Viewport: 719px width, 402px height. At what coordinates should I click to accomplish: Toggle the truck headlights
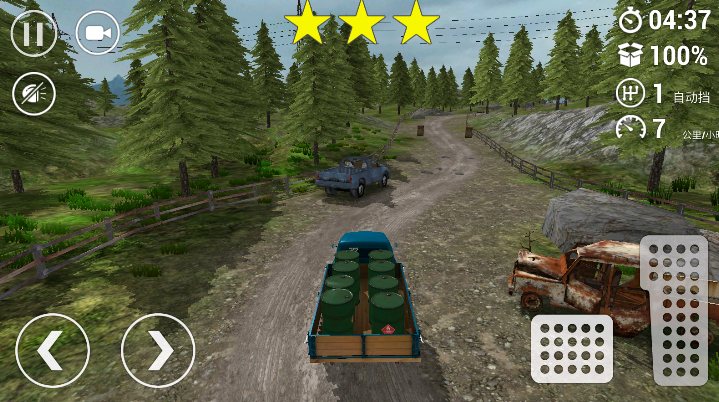(x=33, y=94)
